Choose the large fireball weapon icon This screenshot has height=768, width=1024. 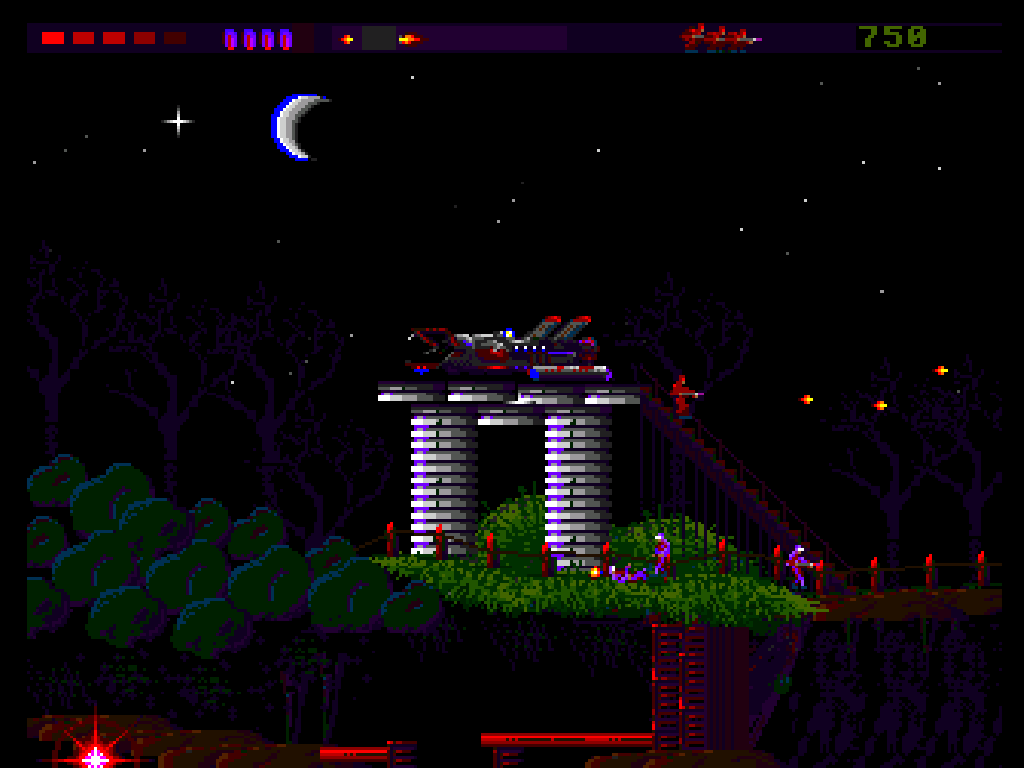408,39
